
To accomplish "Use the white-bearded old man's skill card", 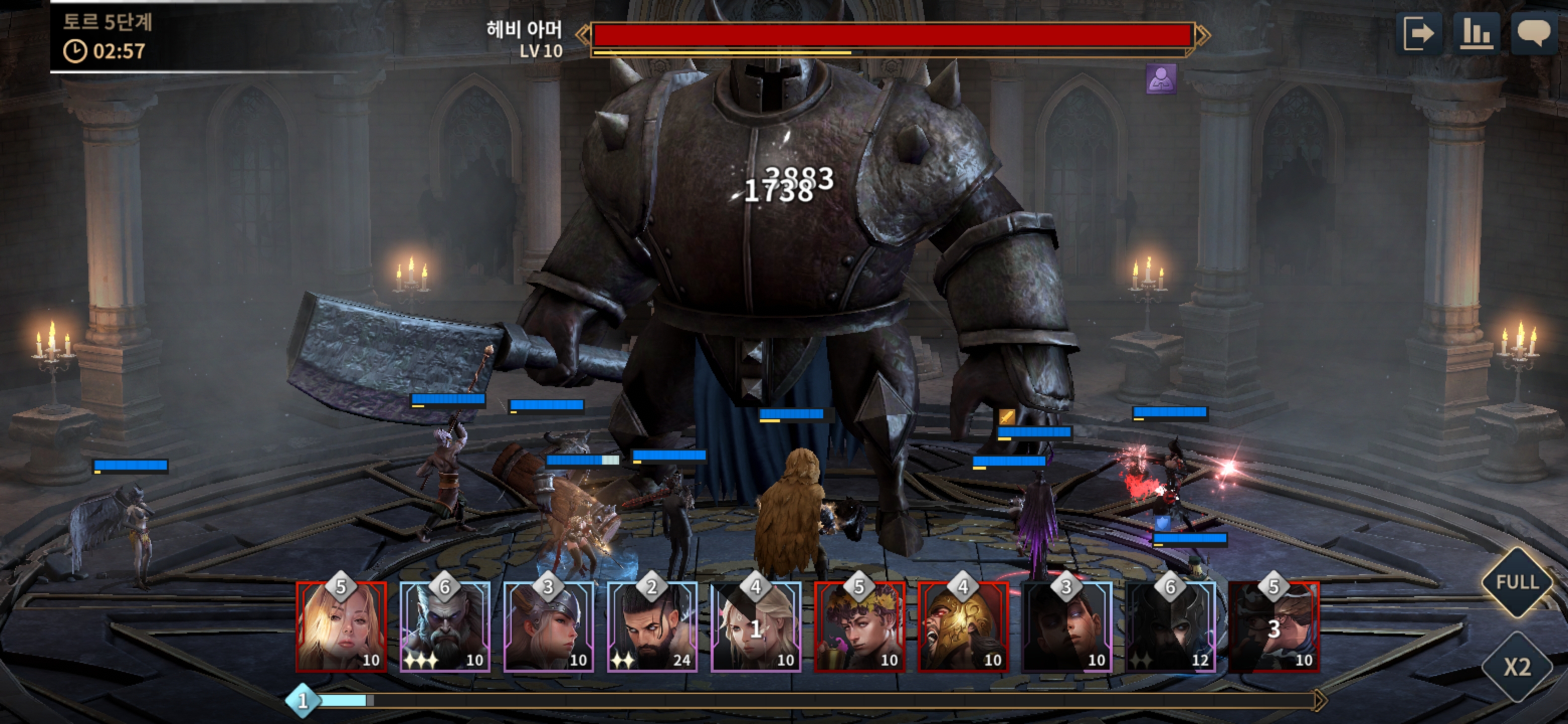I will 445,627.
